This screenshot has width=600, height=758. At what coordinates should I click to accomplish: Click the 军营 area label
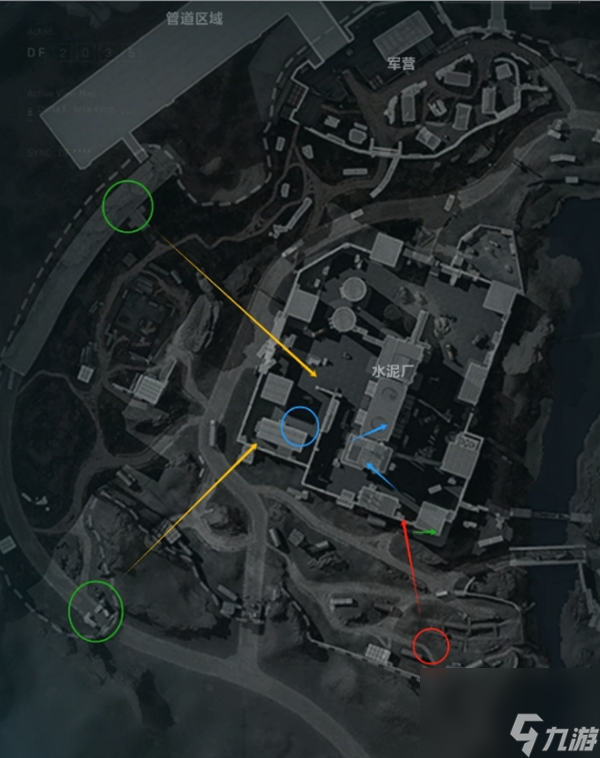(401, 63)
